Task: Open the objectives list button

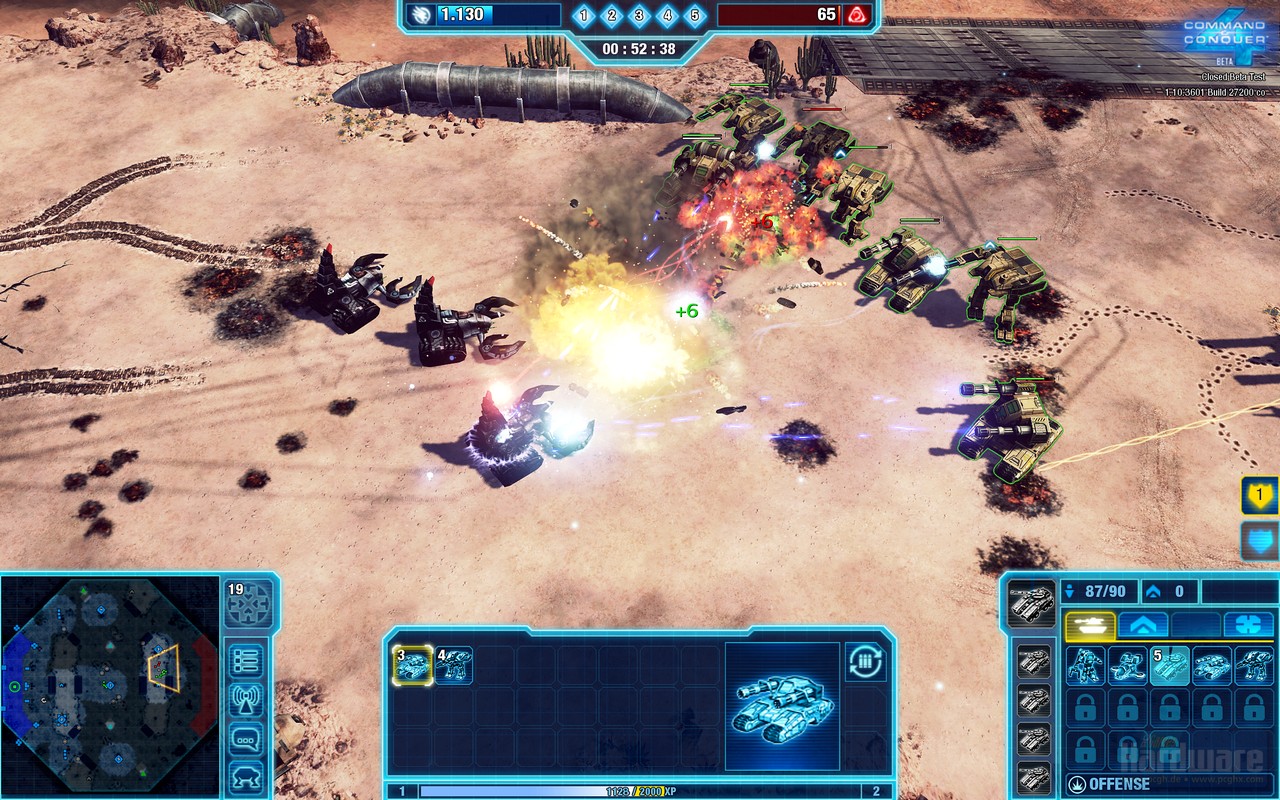Action: pyautogui.click(x=246, y=660)
